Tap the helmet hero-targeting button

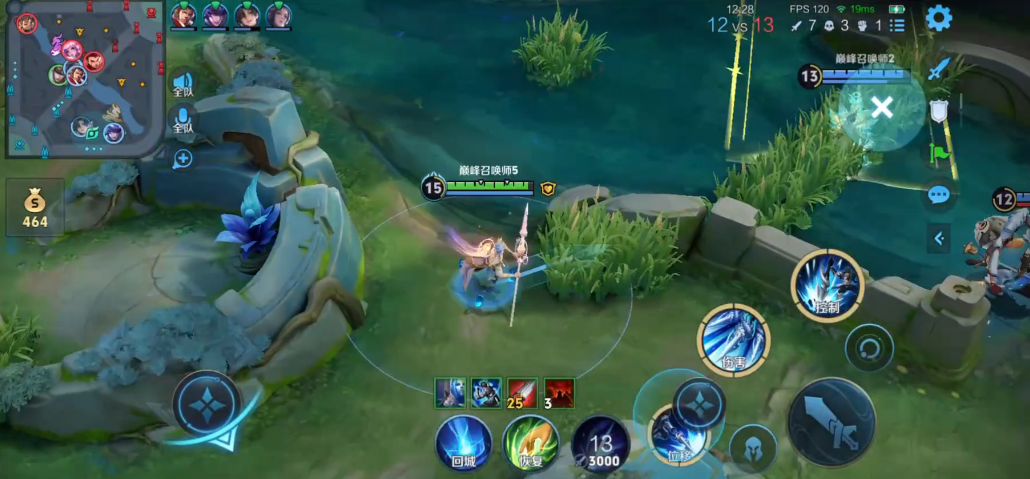coord(752,447)
